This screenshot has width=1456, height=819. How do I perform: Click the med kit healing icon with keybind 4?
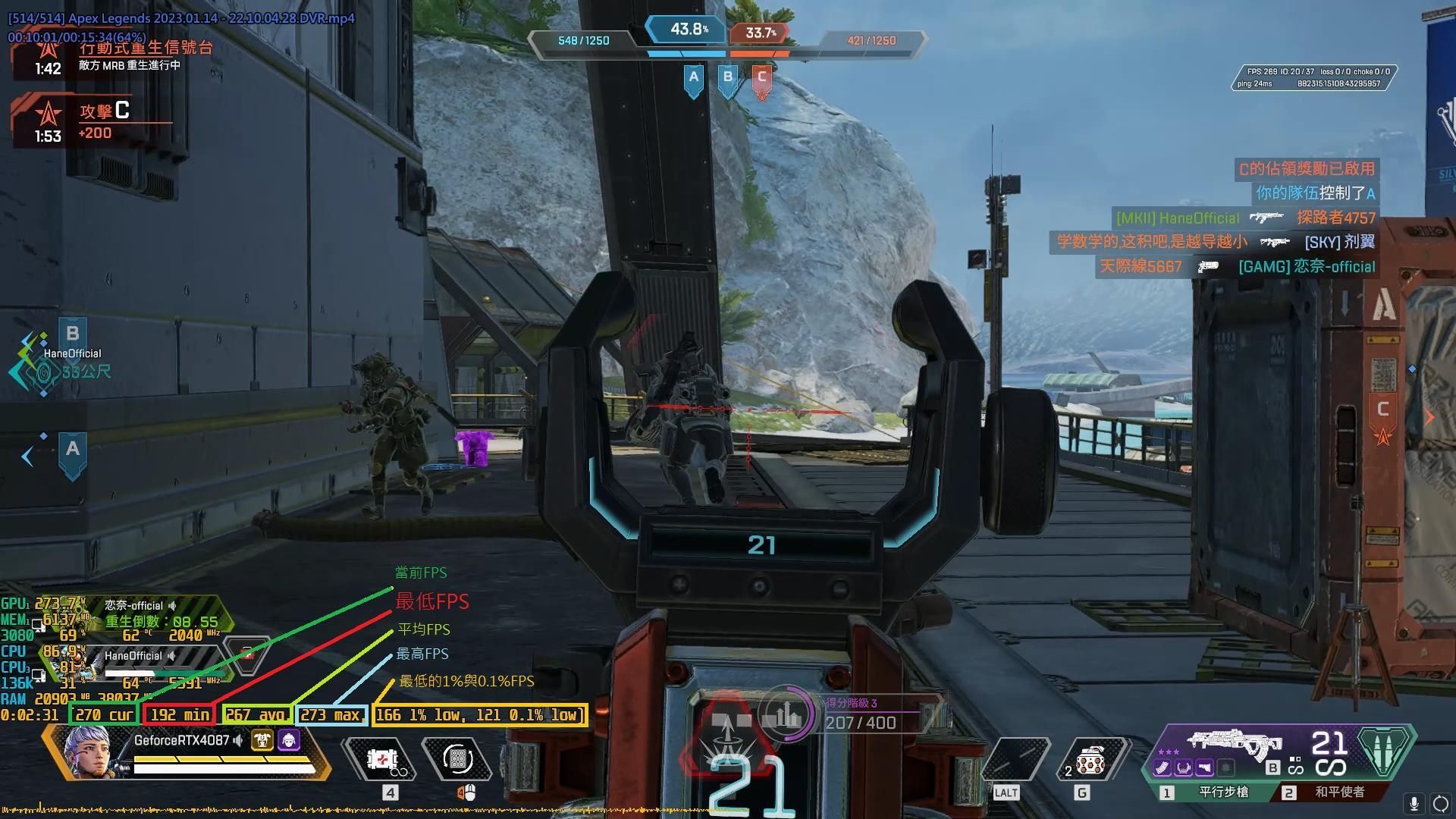tap(382, 761)
